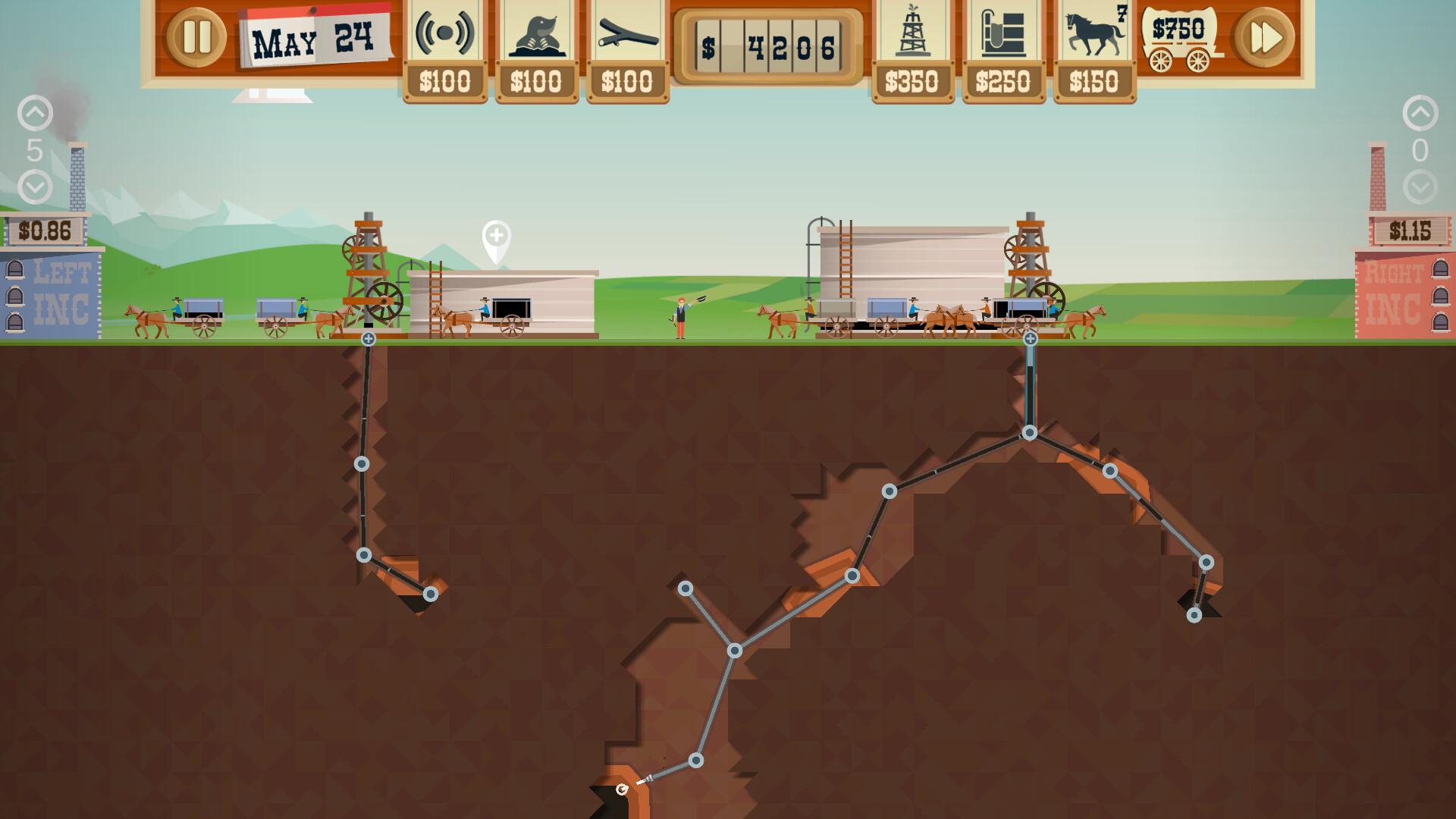Pause the game
1456x819 pixels.
[196, 36]
